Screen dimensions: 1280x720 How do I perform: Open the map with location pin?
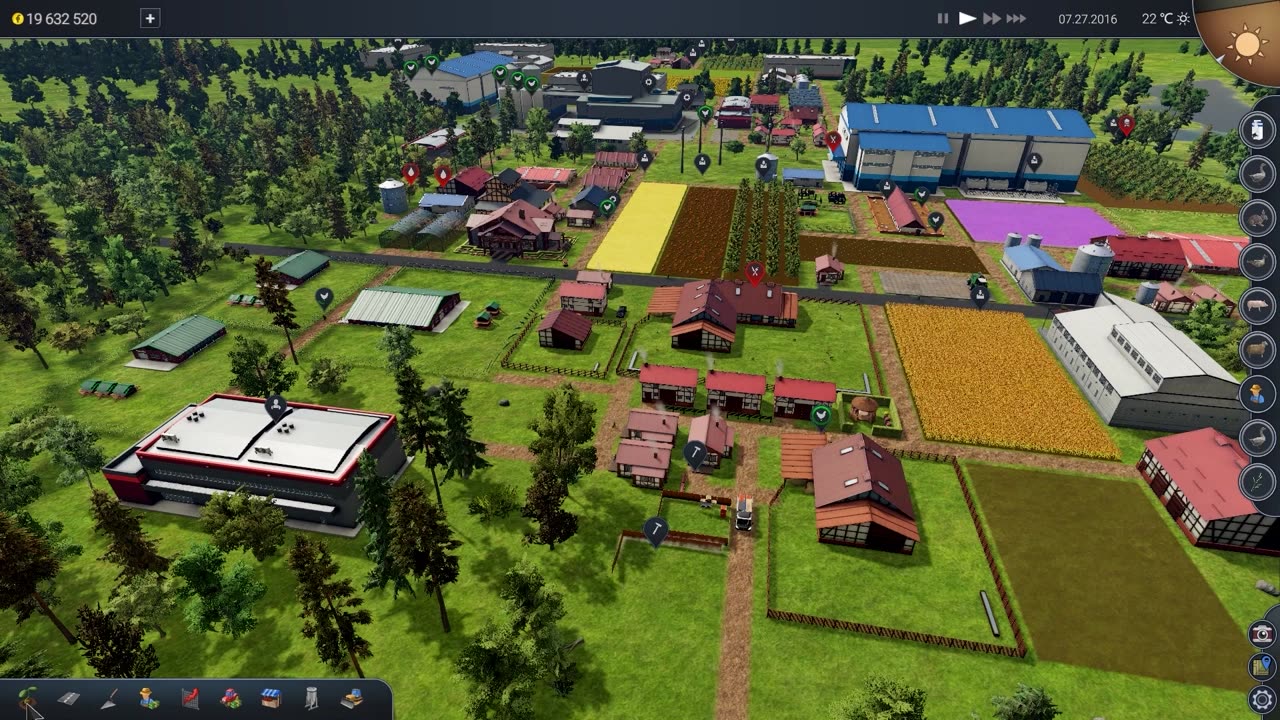click(x=1262, y=666)
